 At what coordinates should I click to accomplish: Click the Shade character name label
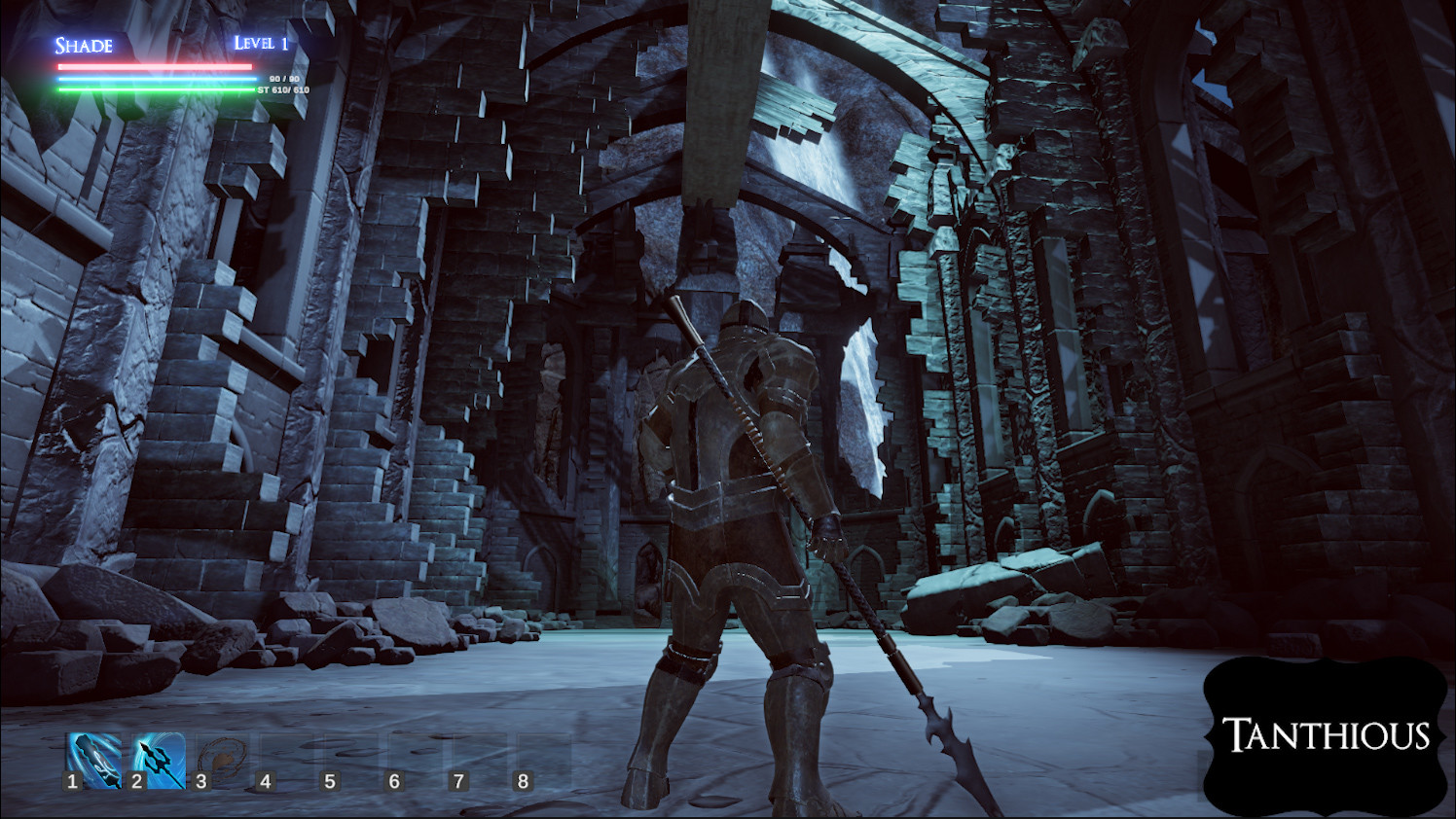point(83,46)
